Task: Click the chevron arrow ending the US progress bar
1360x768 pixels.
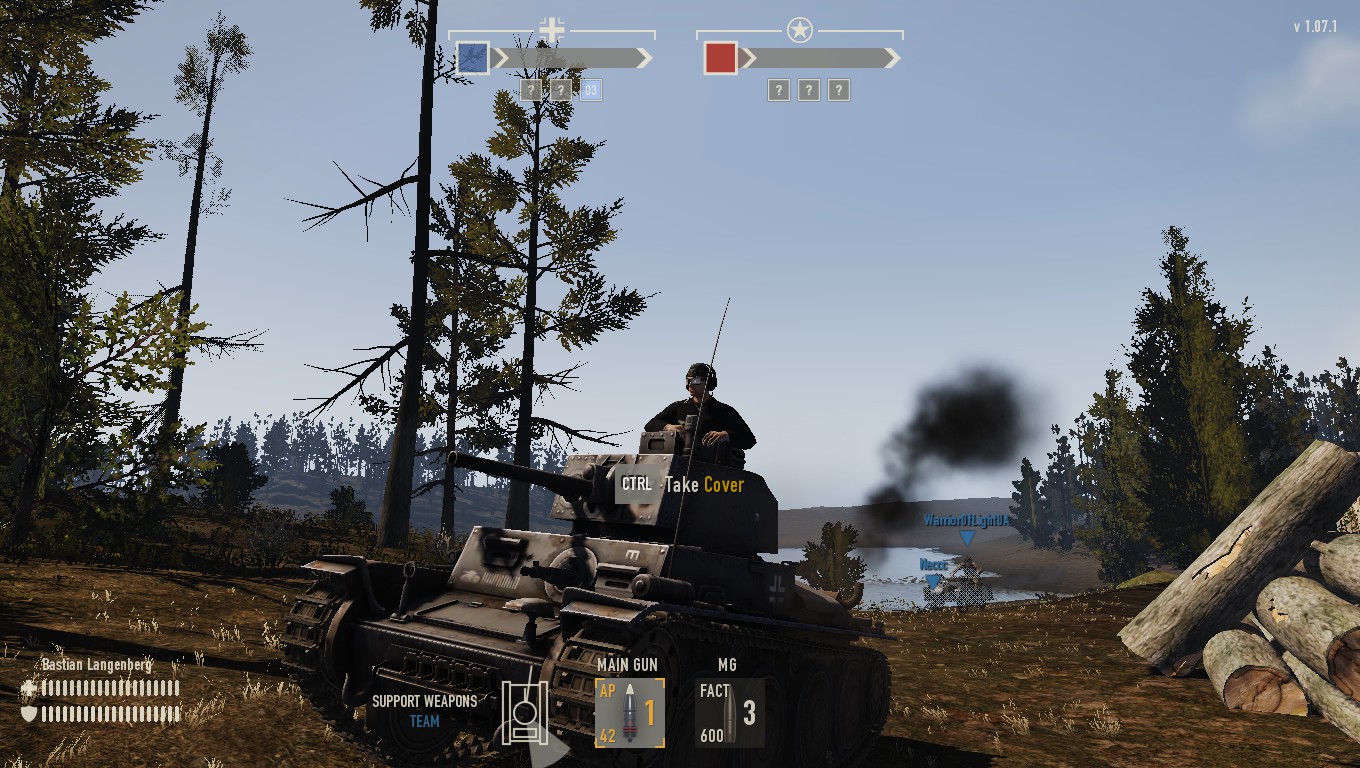Action: (x=892, y=58)
